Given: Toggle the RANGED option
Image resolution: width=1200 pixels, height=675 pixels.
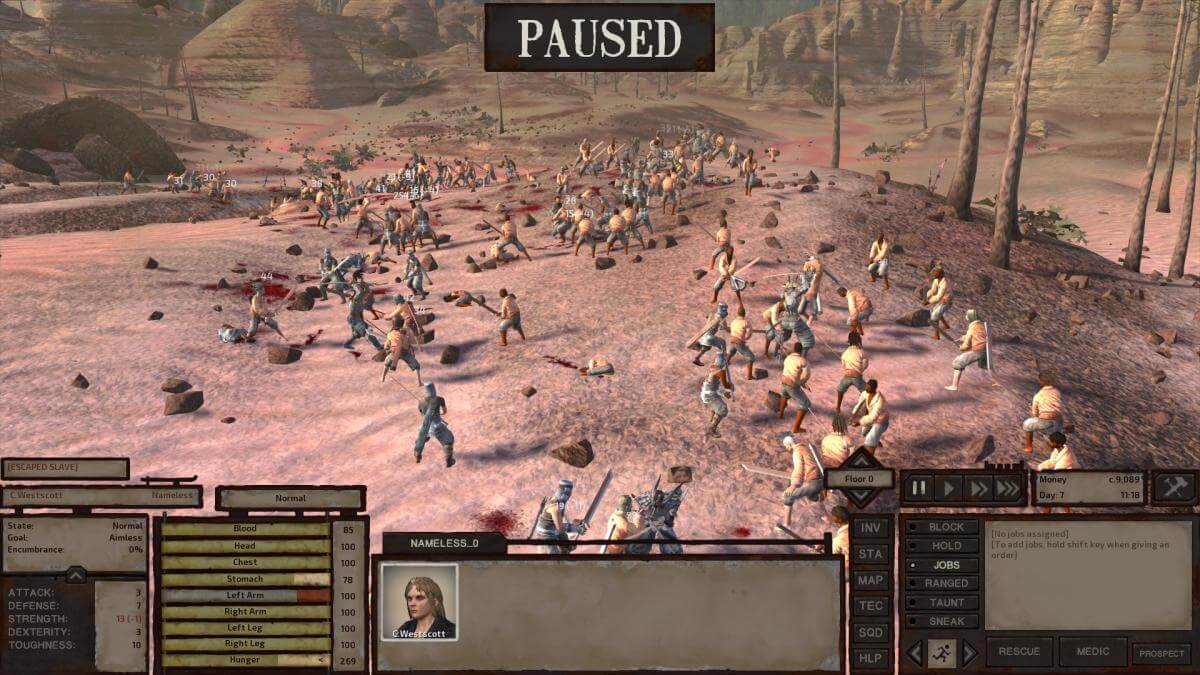Looking at the screenshot, I should pyautogui.click(x=939, y=583).
